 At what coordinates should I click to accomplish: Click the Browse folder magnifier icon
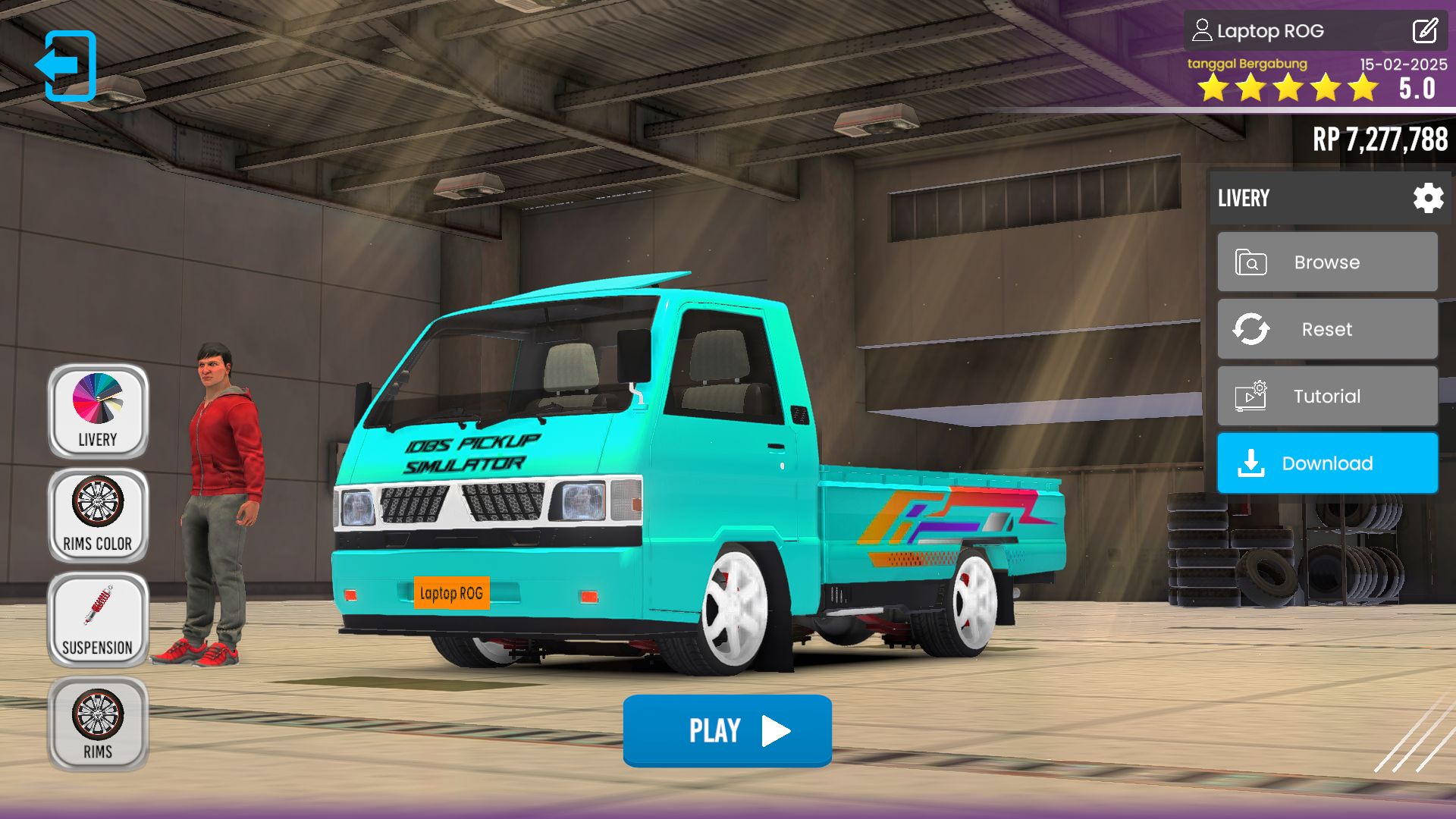[x=1251, y=262]
